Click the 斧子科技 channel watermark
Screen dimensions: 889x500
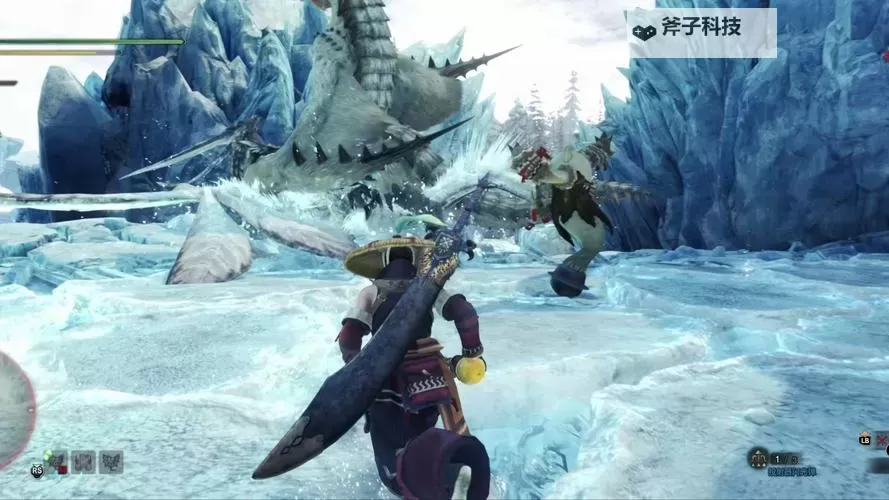(x=701, y=31)
